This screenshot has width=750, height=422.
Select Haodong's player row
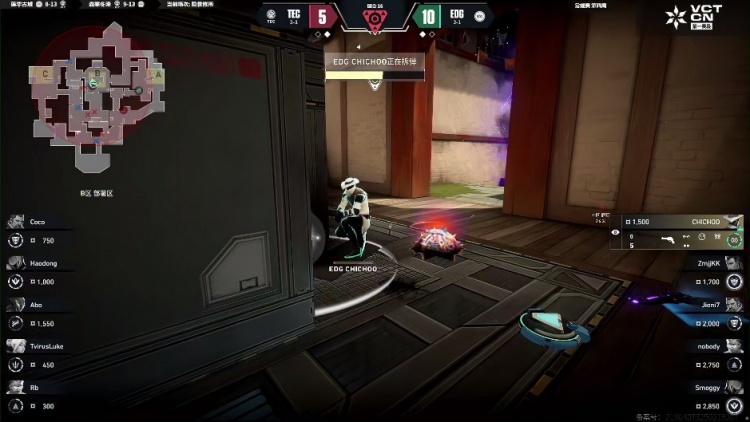(40, 272)
